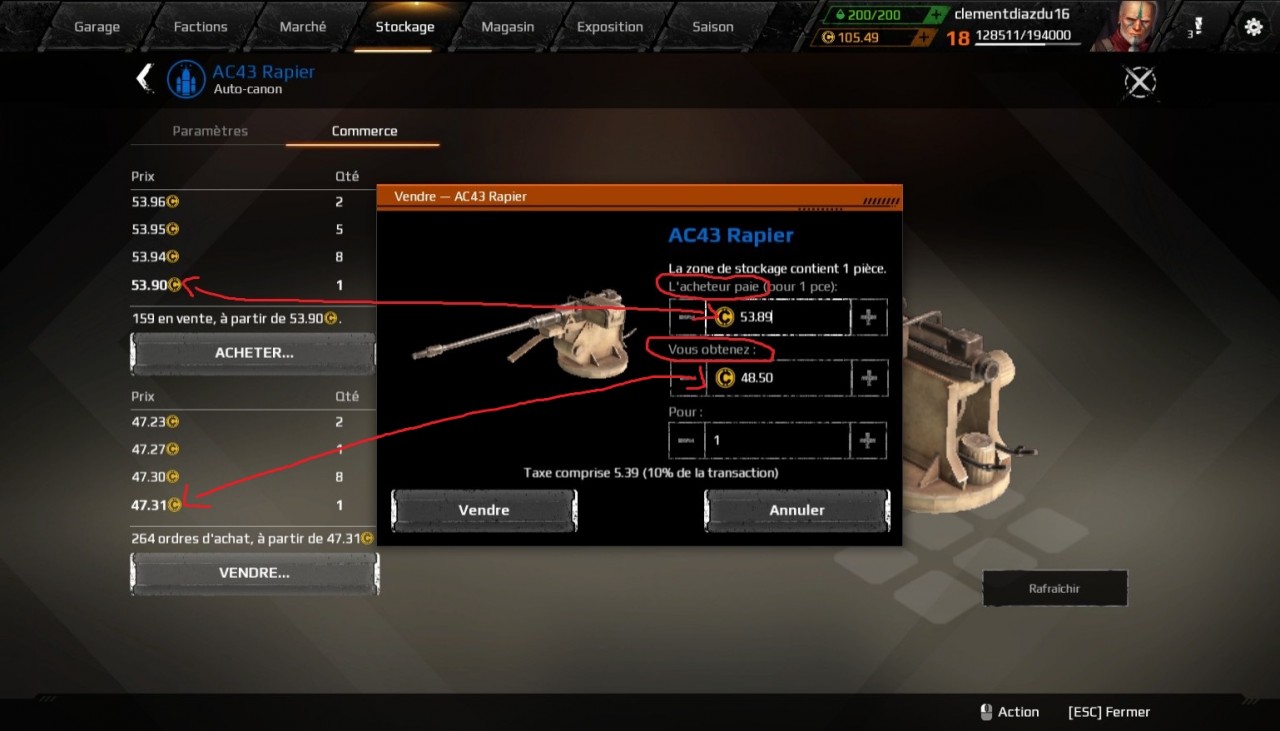Image resolution: width=1280 pixels, height=731 pixels.
Task: Cancel the sale with Annuler
Action: [797, 510]
